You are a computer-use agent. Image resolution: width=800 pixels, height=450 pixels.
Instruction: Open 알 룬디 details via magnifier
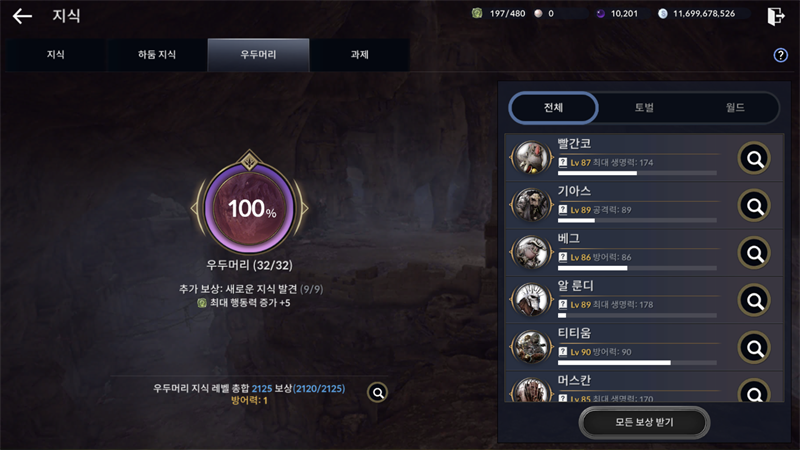(x=754, y=300)
